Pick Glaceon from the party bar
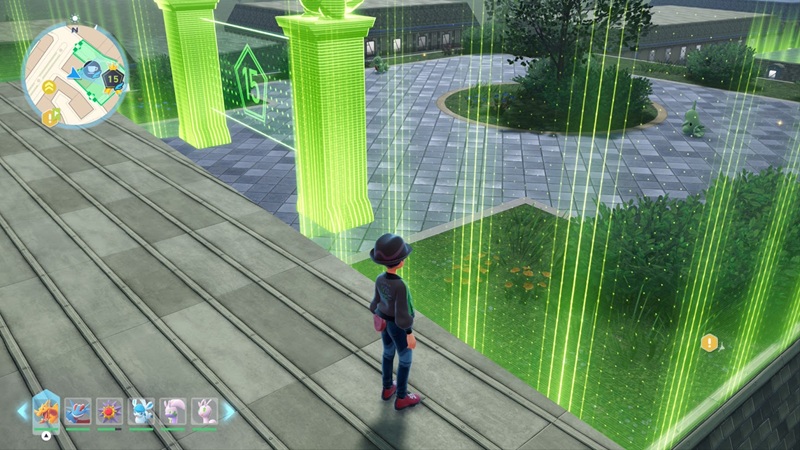800x450 pixels. [x=142, y=411]
